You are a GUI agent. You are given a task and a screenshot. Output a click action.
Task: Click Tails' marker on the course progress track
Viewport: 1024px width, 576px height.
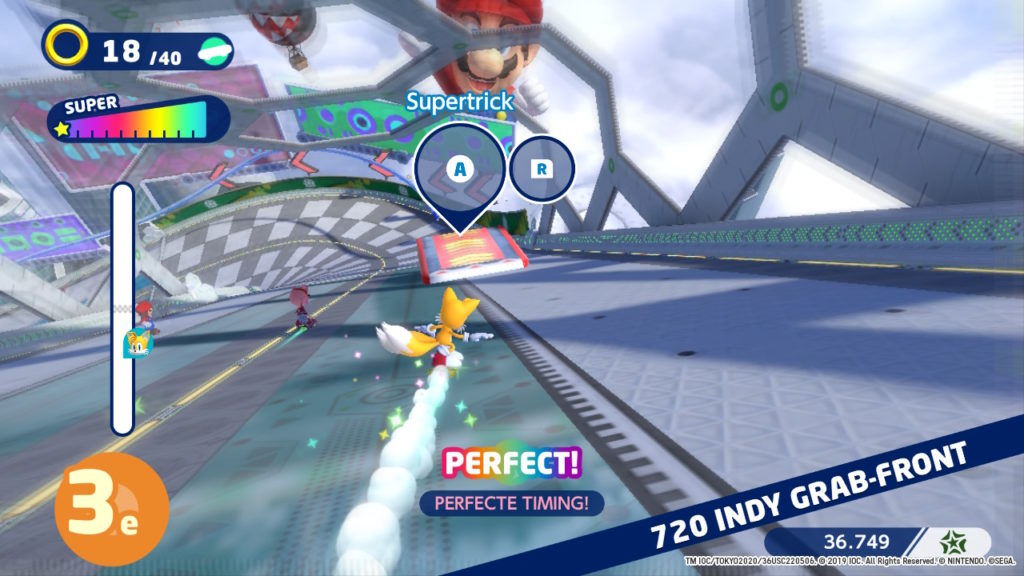click(133, 343)
